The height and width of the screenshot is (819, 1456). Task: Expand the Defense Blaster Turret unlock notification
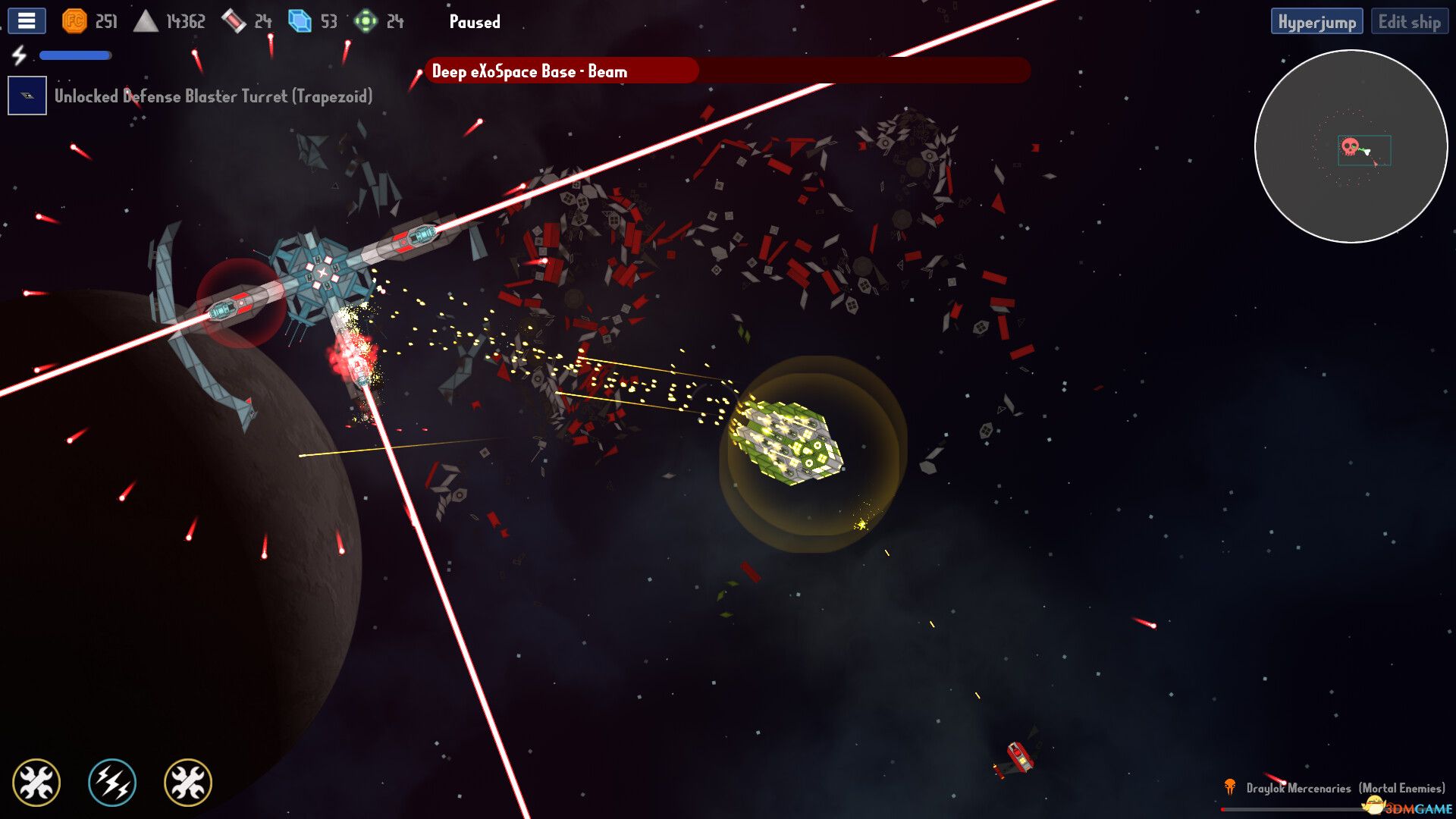[x=212, y=96]
